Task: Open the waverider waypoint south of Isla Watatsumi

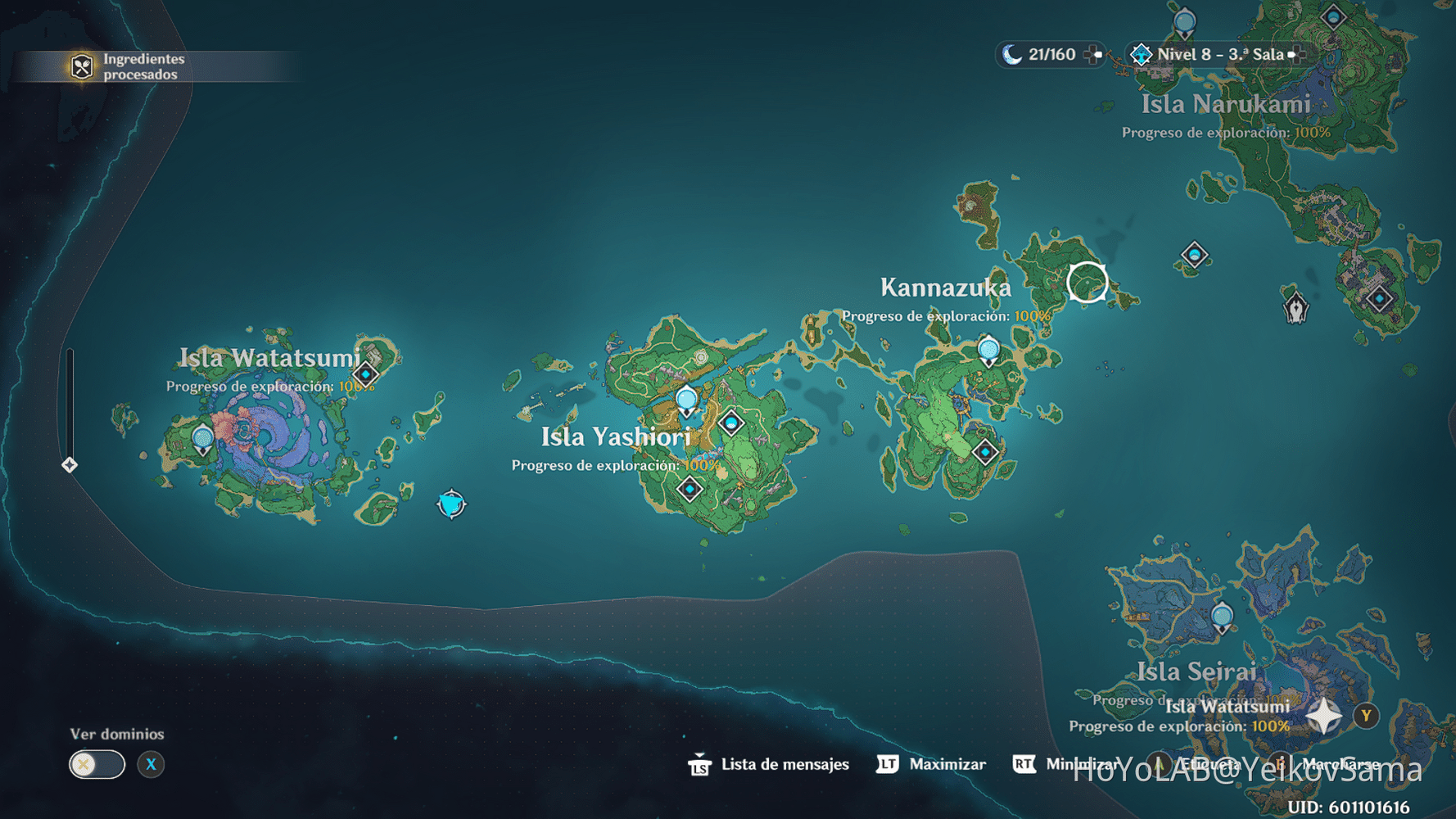Action: click(450, 505)
